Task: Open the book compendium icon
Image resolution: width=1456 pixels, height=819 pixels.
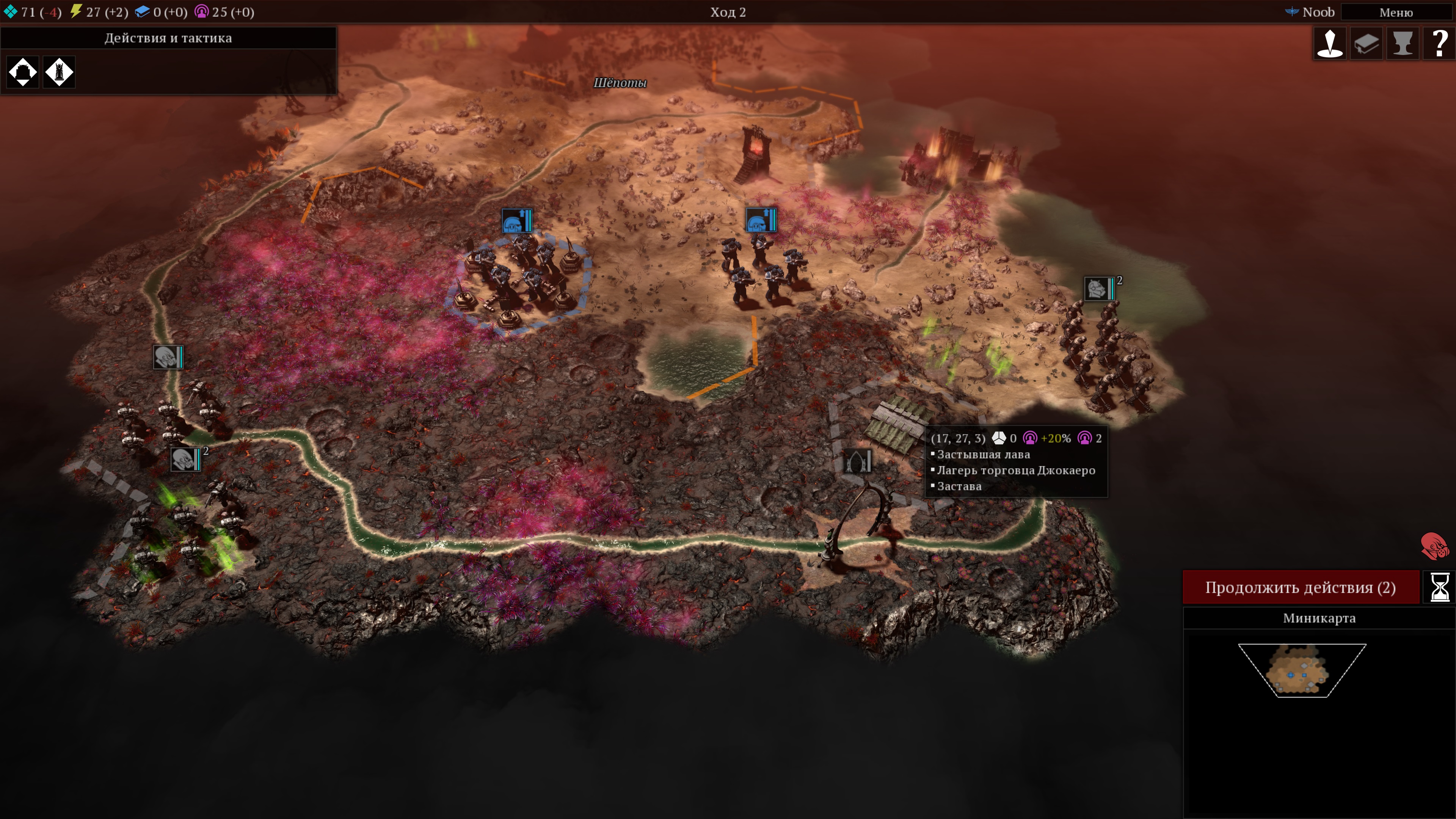Action: coord(1366,43)
